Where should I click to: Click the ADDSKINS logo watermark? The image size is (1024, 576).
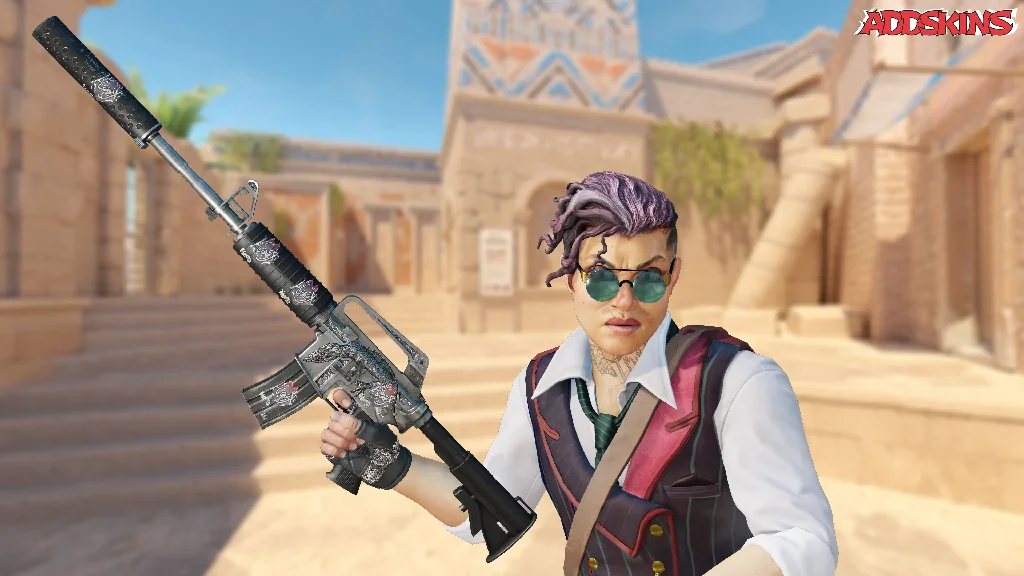pyautogui.click(x=935, y=23)
